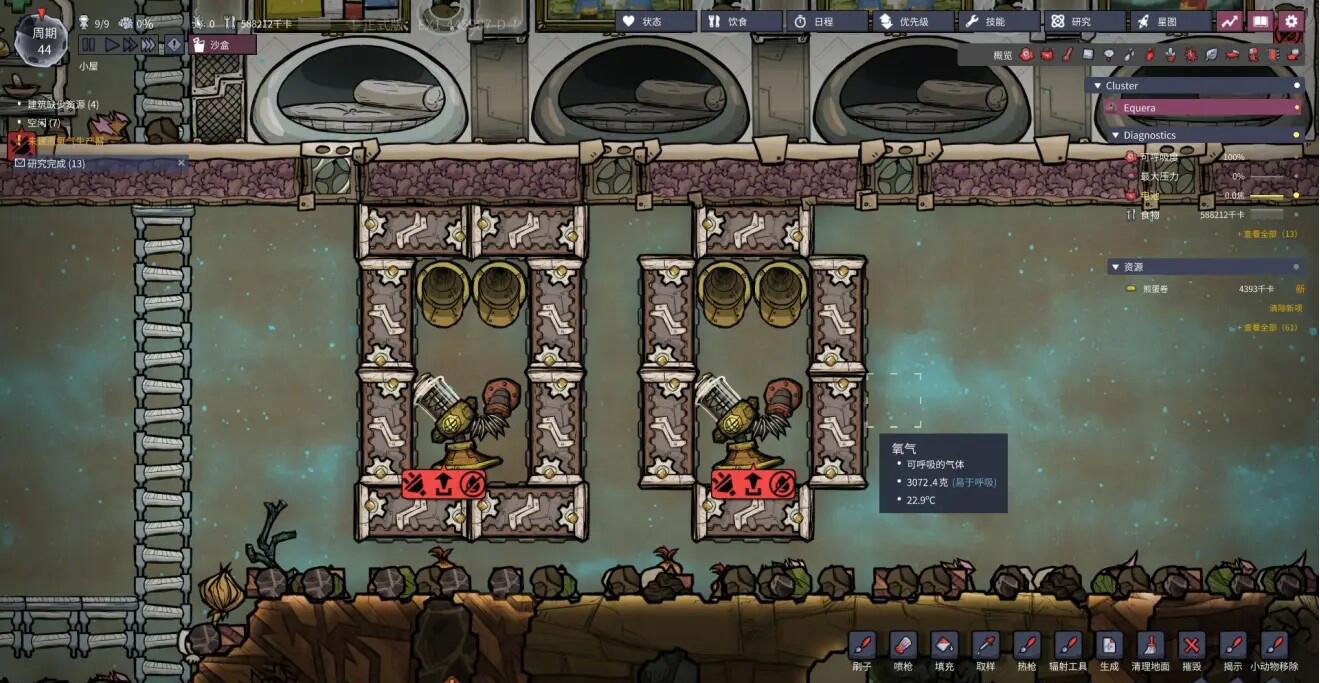Open the 优先级 (Priorities) menu
Viewport: 1320px width, 683px height.
pos(912,21)
